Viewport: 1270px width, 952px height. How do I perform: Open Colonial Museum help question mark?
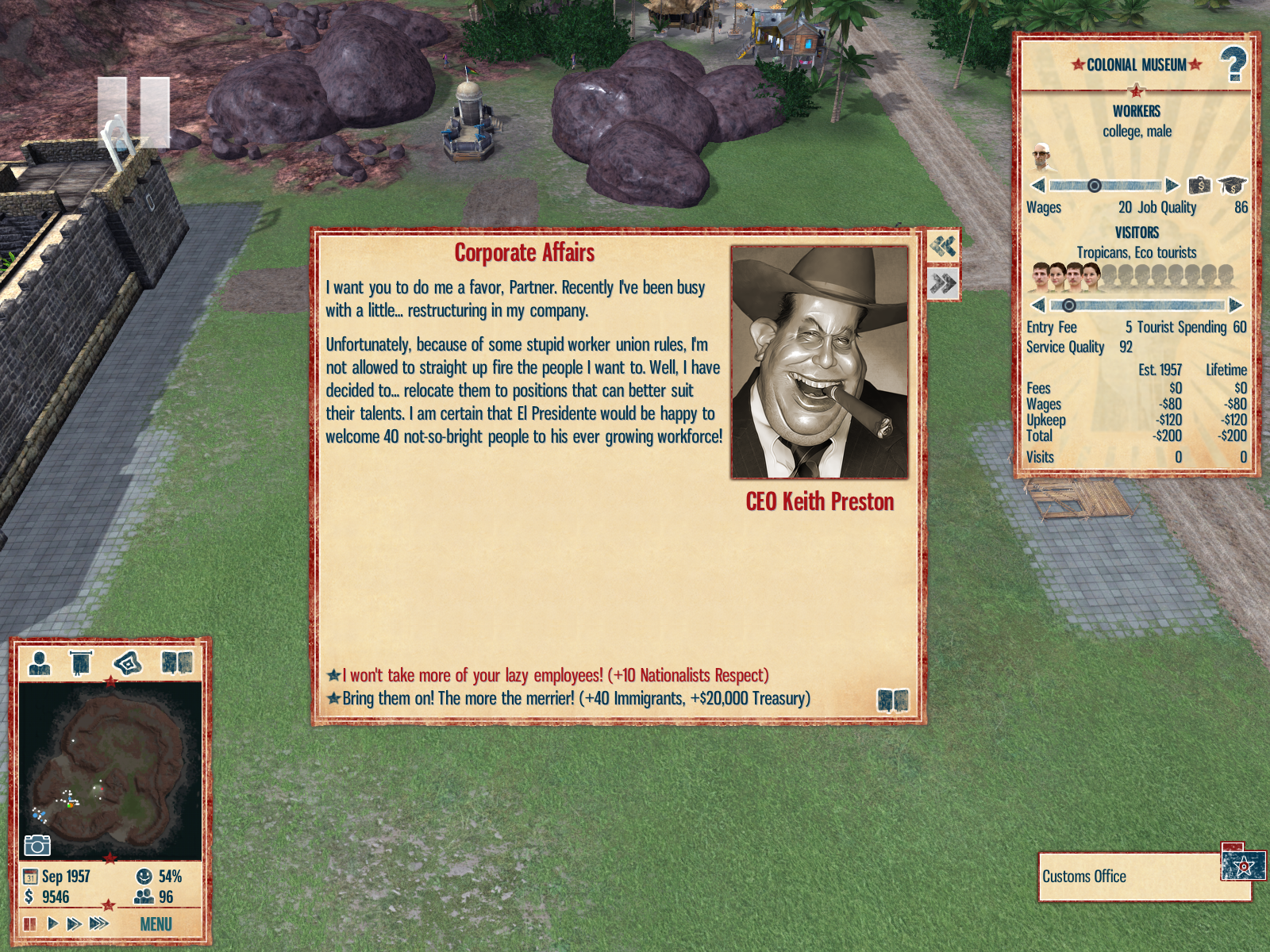[1233, 64]
